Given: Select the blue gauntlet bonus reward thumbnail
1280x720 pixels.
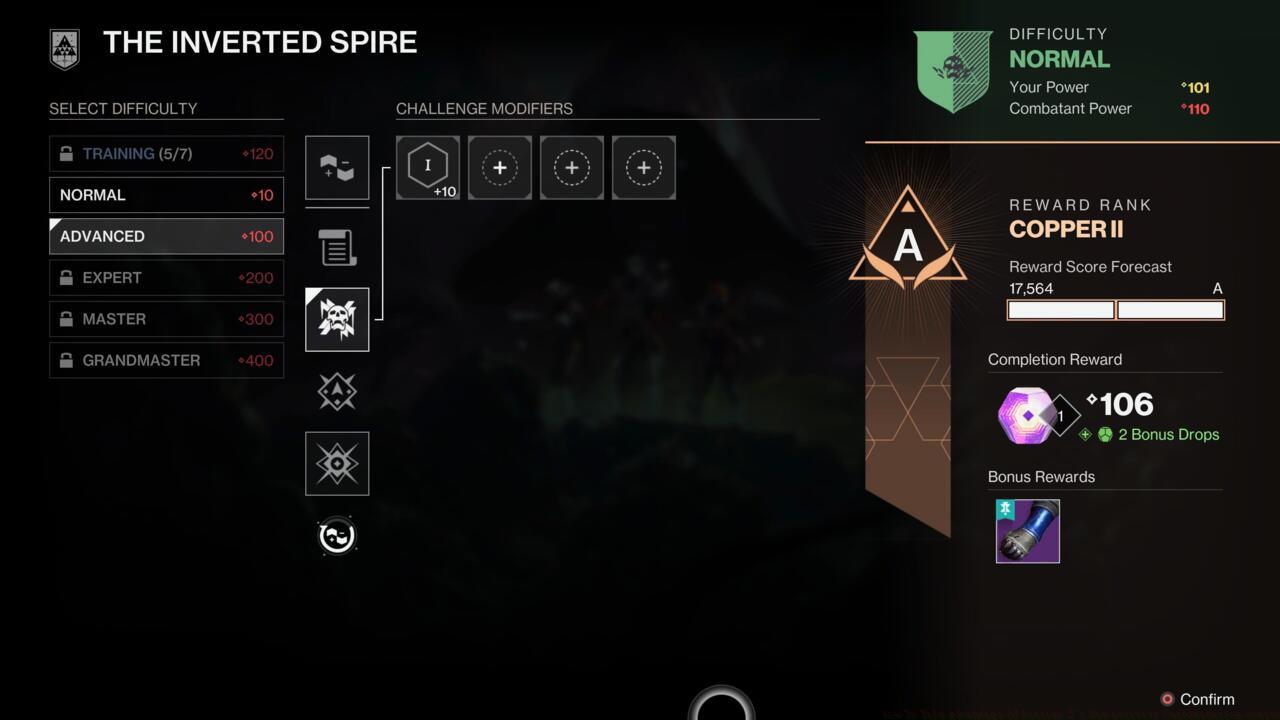Looking at the screenshot, I should [x=1027, y=531].
